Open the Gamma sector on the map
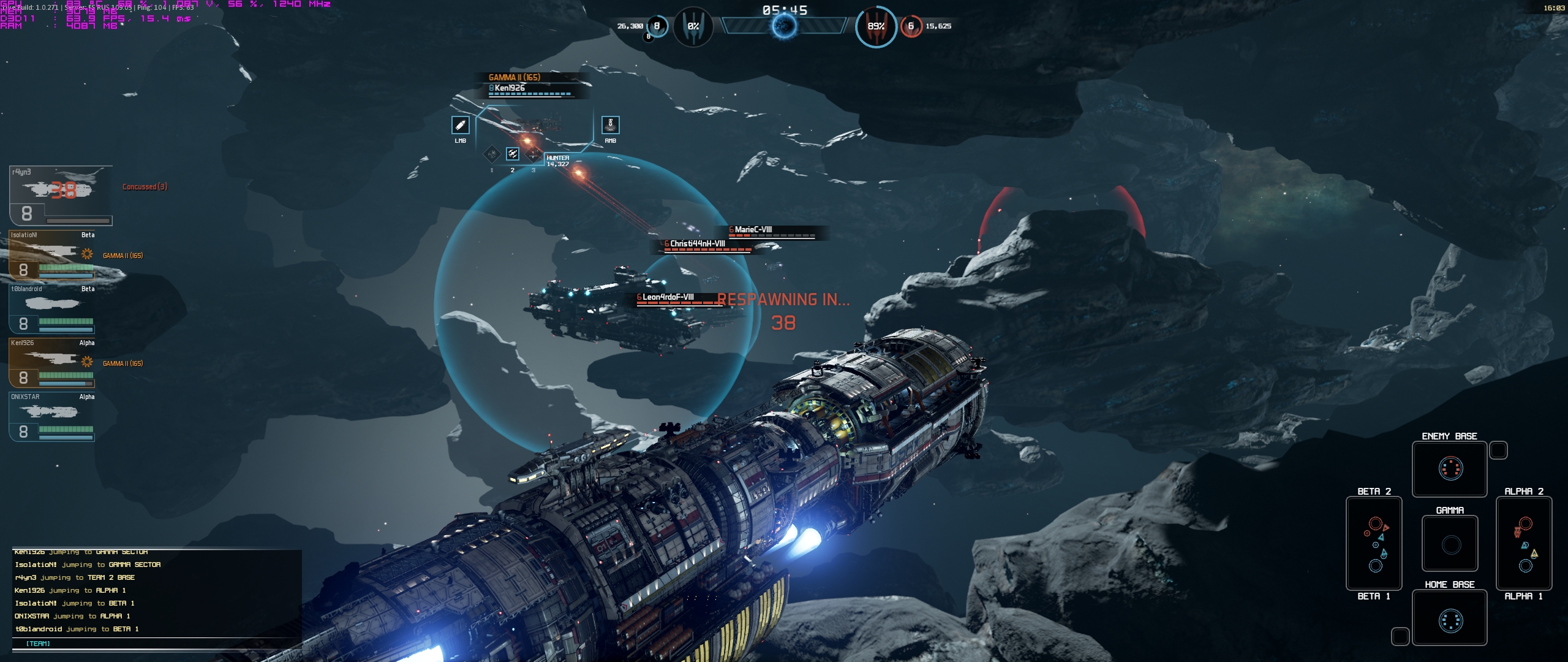1568x662 pixels. [x=1449, y=544]
